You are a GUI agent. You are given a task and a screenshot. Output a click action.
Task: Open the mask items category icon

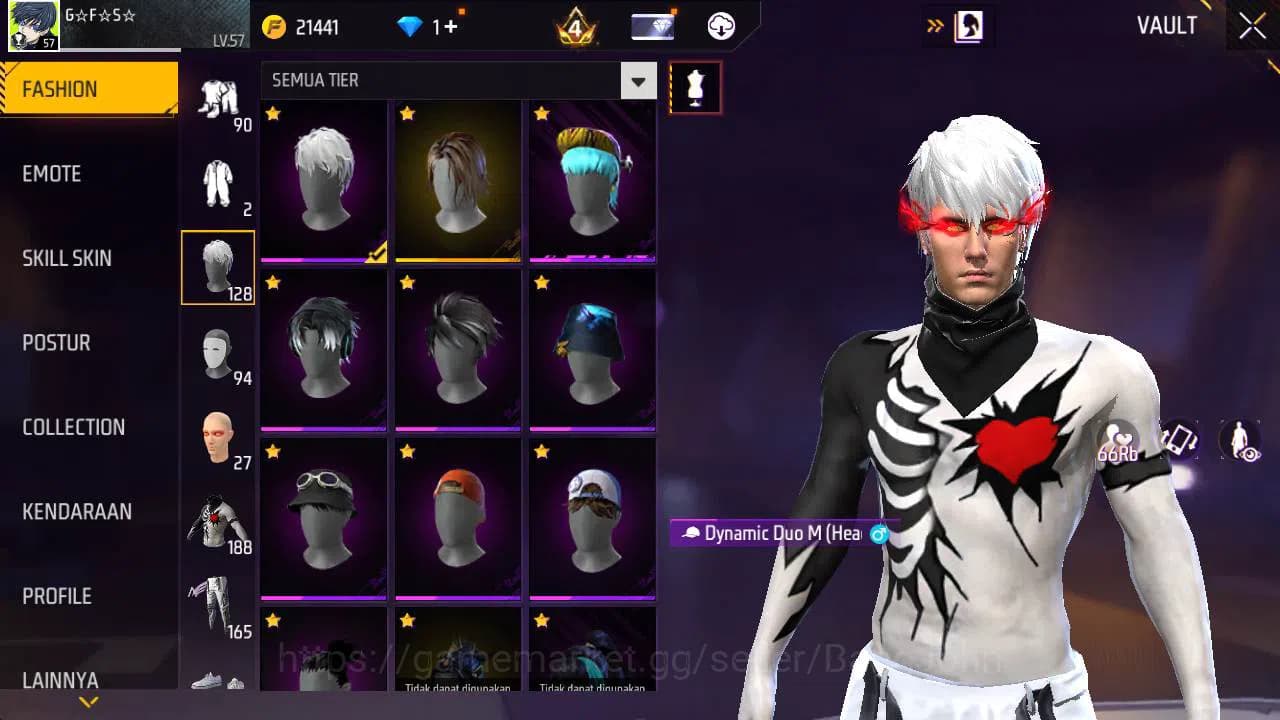pyautogui.click(x=218, y=352)
